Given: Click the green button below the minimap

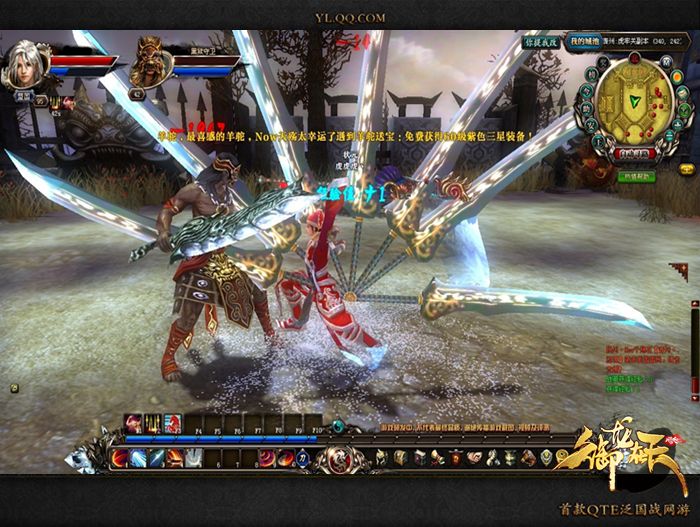Looking at the screenshot, I should tap(633, 177).
